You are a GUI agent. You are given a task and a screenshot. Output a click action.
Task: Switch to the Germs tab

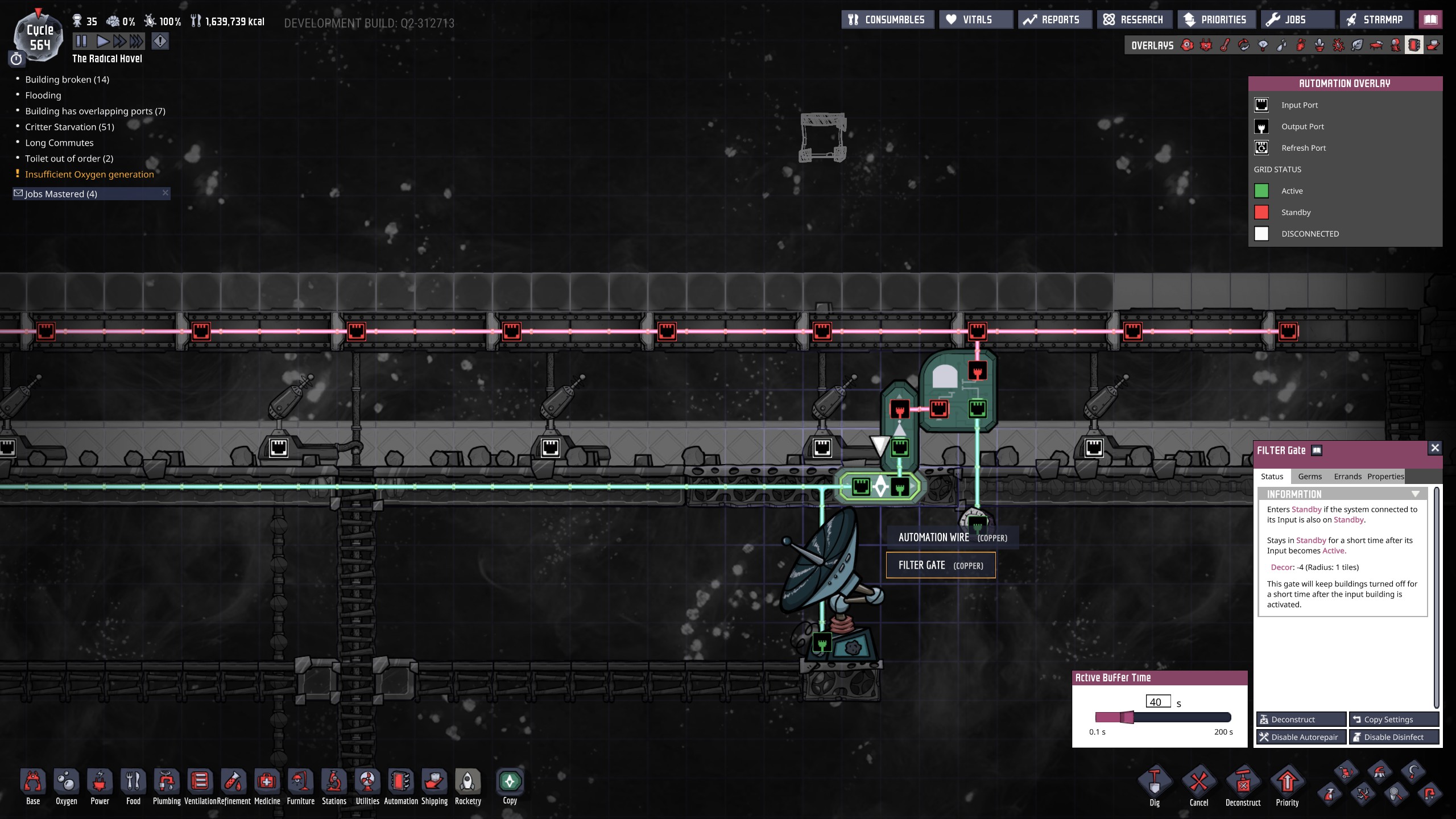point(1310,477)
